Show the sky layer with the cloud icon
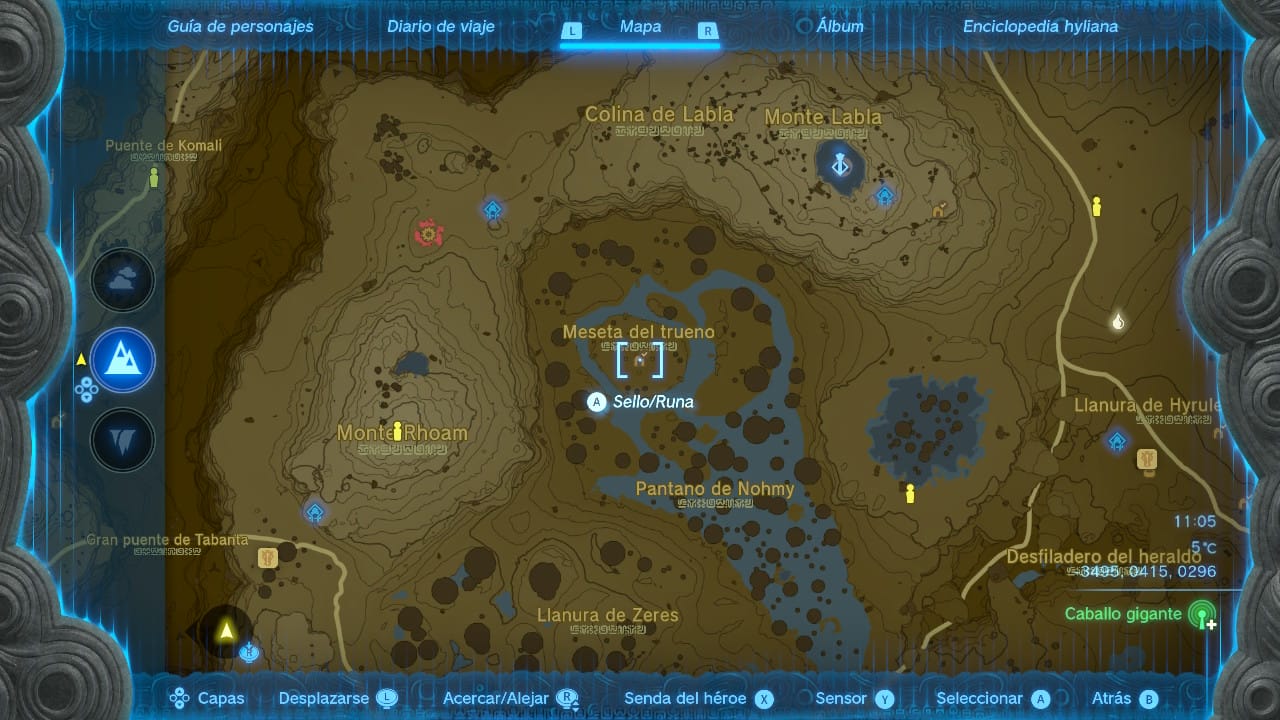The height and width of the screenshot is (720, 1280). (123, 281)
